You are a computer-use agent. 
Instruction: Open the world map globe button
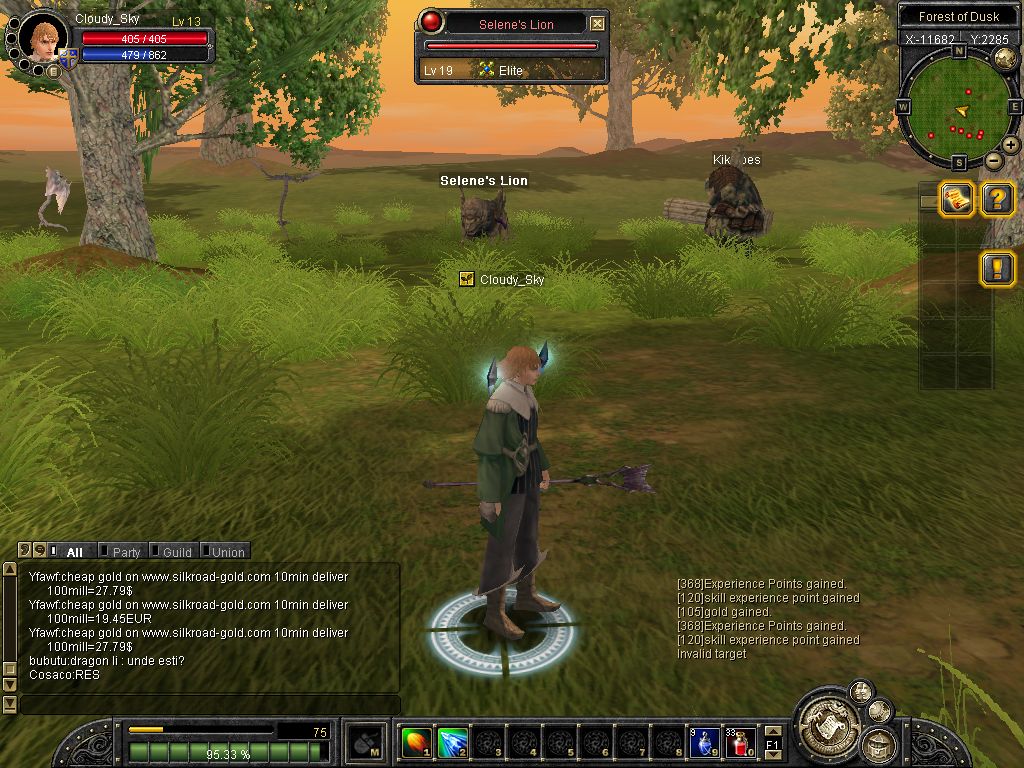click(x=1005, y=59)
